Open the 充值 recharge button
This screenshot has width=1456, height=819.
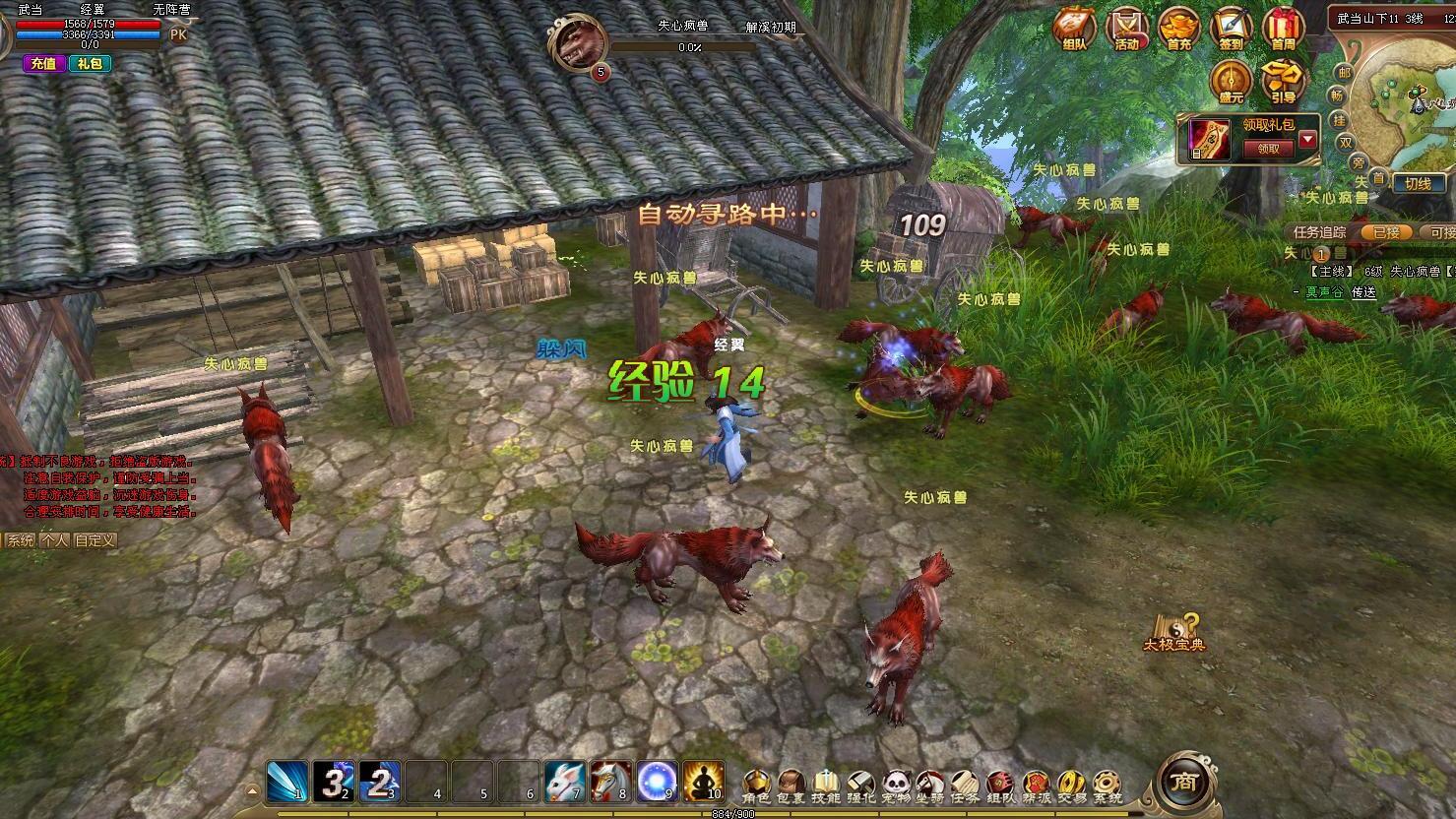[x=44, y=64]
